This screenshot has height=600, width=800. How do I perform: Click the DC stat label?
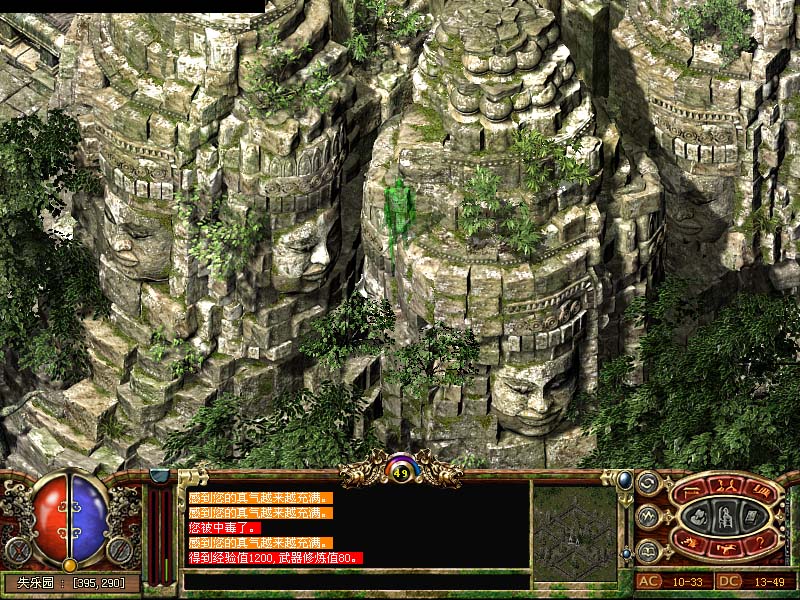tap(729, 581)
